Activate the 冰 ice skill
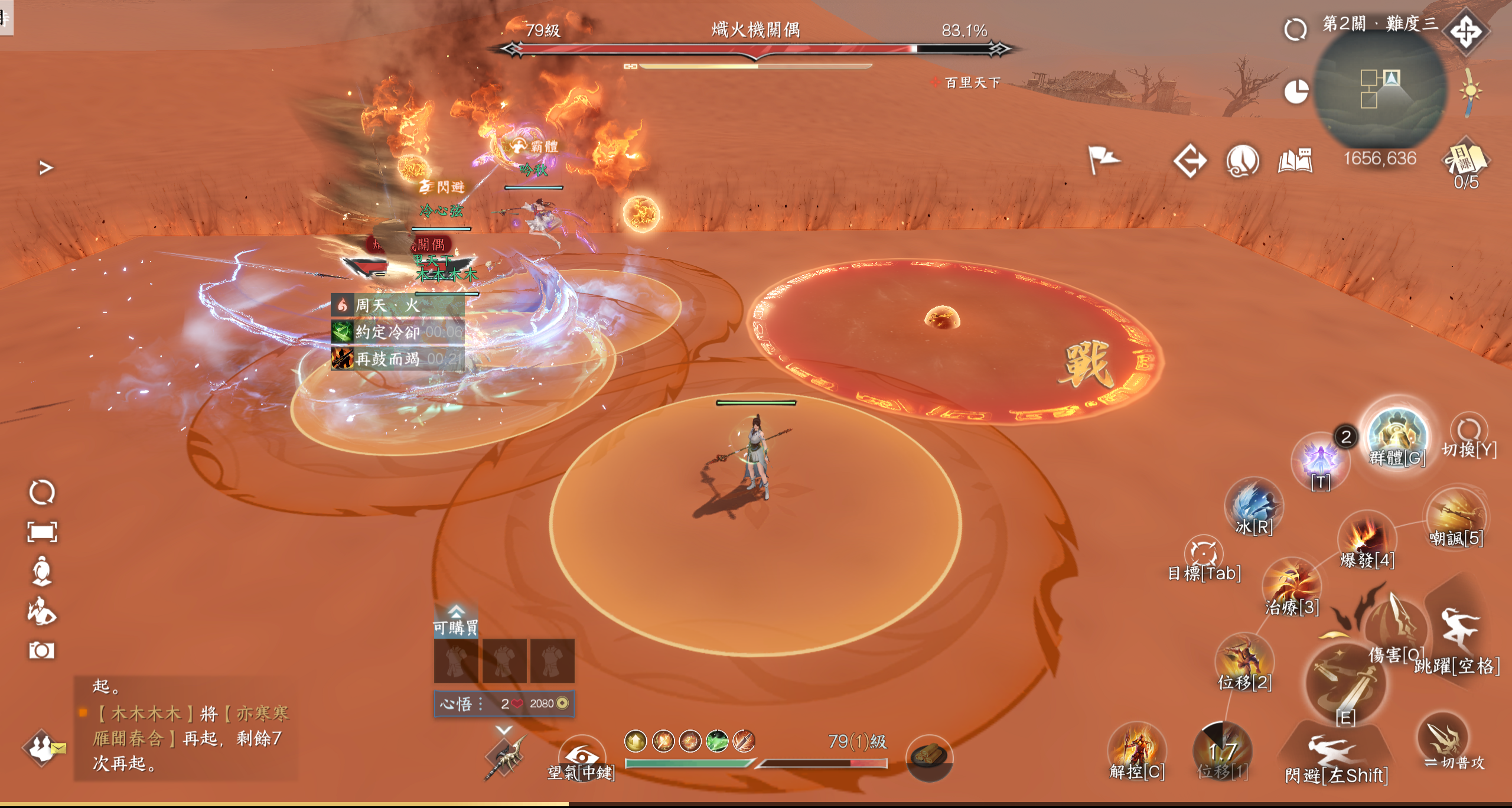1512x808 pixels. click(1253, 506)
